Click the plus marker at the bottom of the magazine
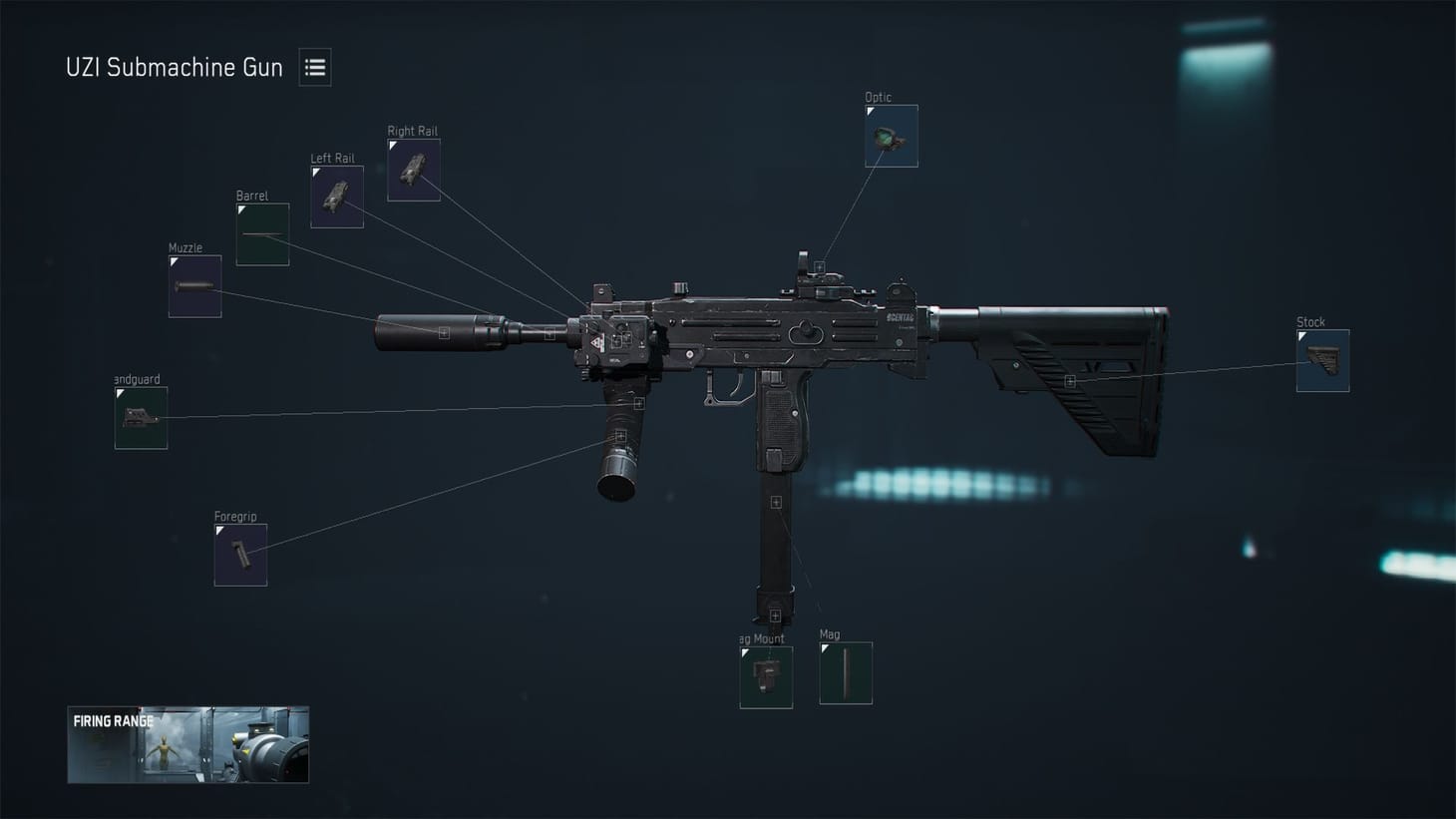Viewport: 1456px width, 819px height. click(774, 614)
